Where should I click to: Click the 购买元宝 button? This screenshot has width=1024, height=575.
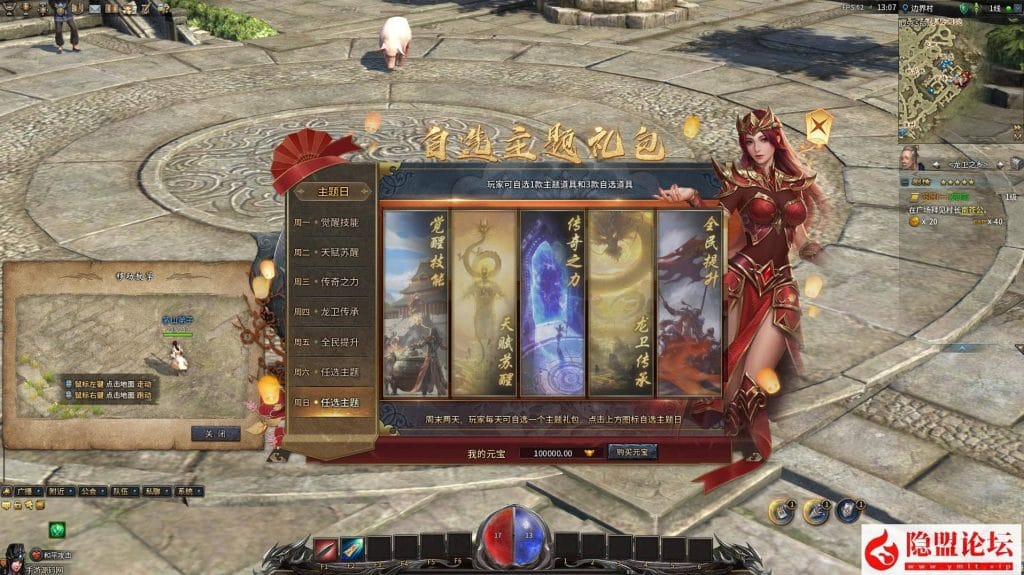[632, 452]
